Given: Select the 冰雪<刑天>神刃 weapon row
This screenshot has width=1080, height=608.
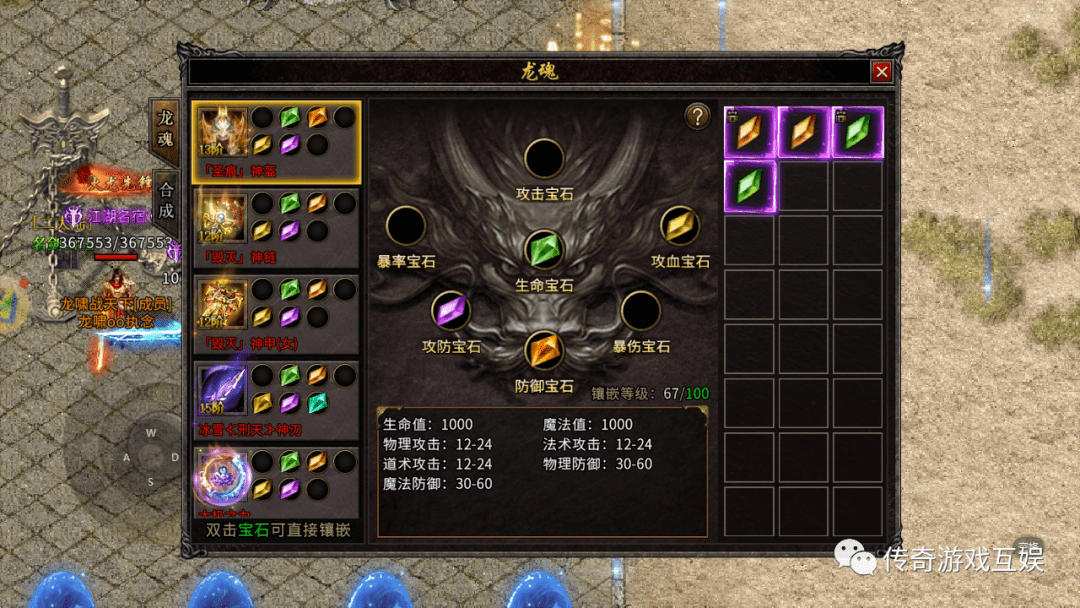Looking at the screenshot, I should [275, 400].
